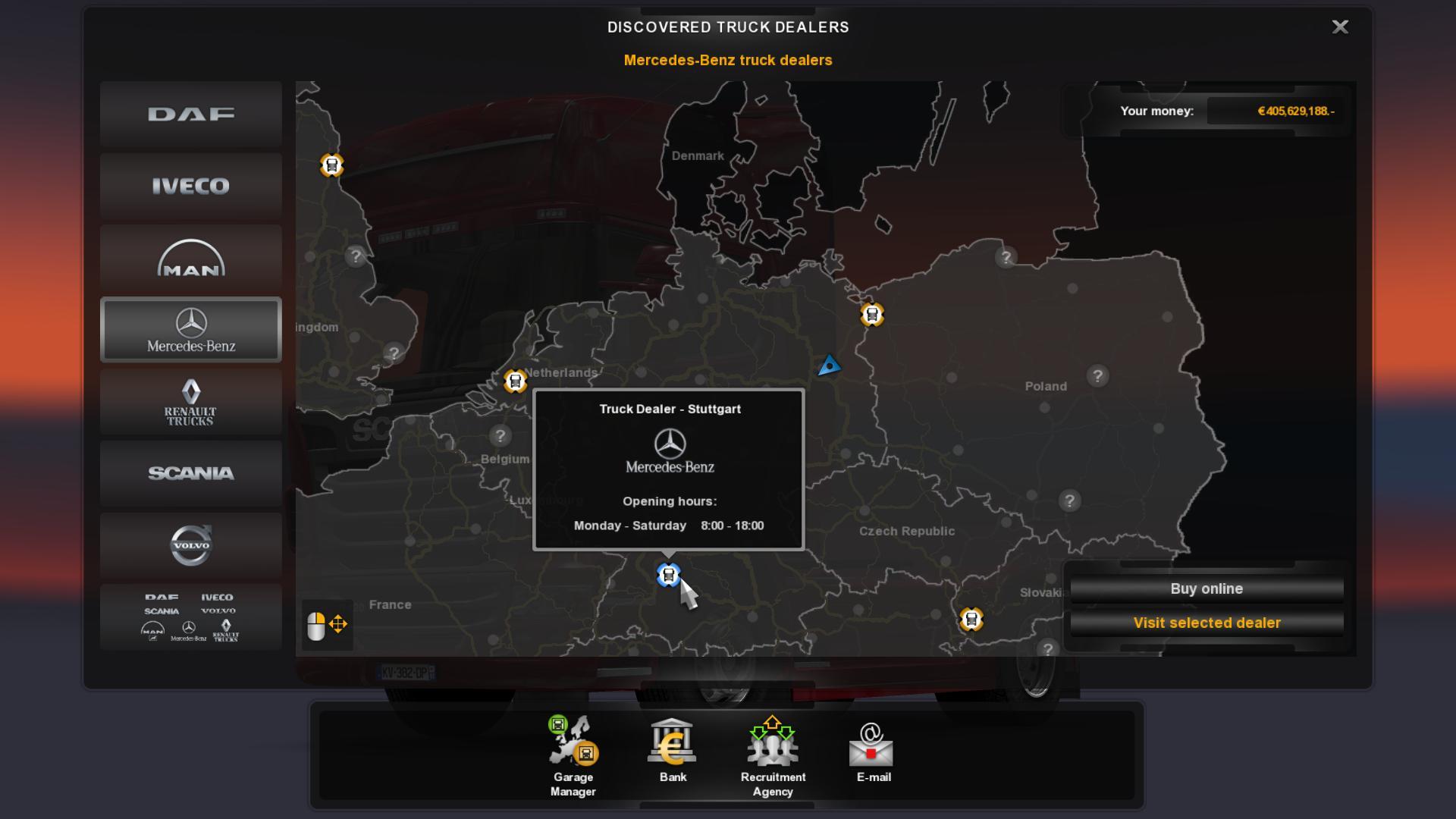The height and width of the screenshot is (819, 1456).
Task: Show Renault Trucks dealers
Action: click(x=191, y=402)
